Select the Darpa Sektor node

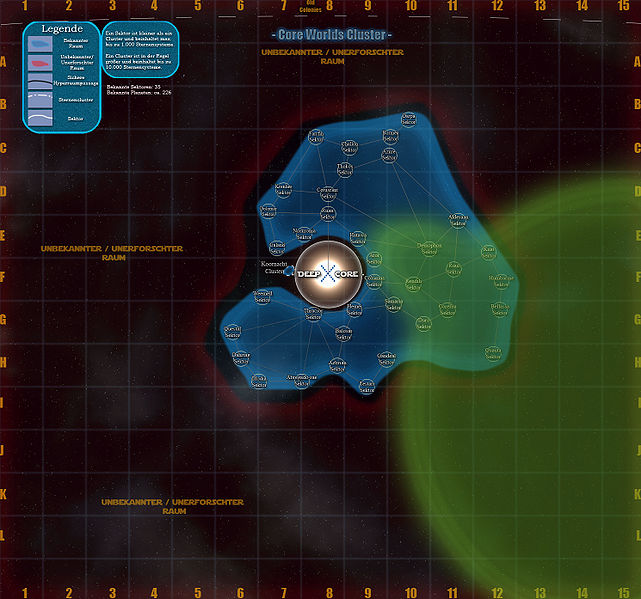pos(408,120)
